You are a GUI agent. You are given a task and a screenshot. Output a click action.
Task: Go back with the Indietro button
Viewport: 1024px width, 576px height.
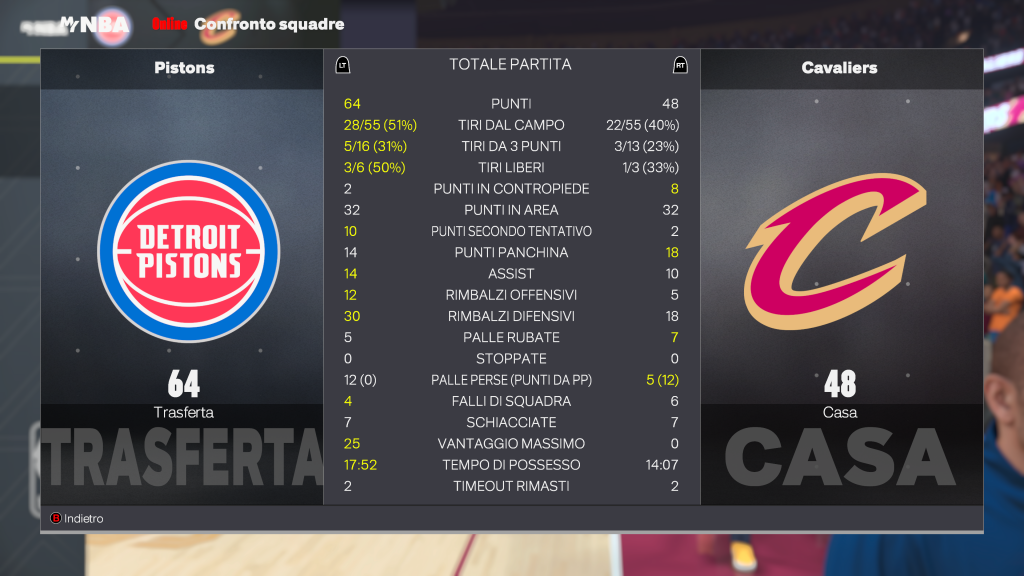click(x=78, y=519)
